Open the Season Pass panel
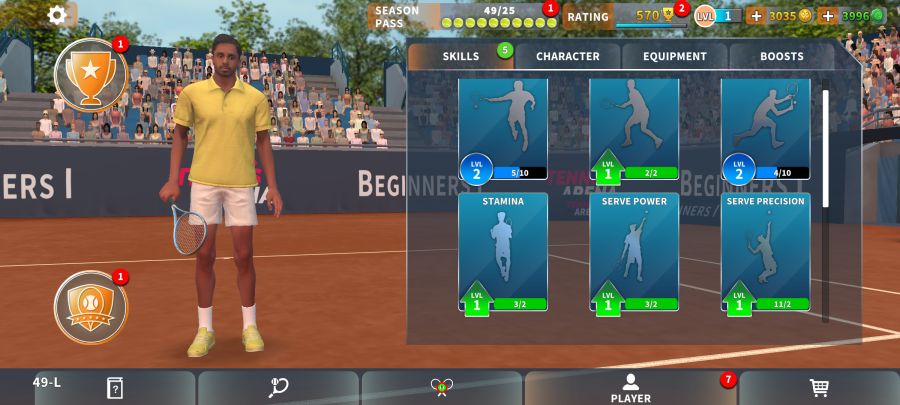Image resolution: width=900 pixels, height=405 pixels. (462, 16)
